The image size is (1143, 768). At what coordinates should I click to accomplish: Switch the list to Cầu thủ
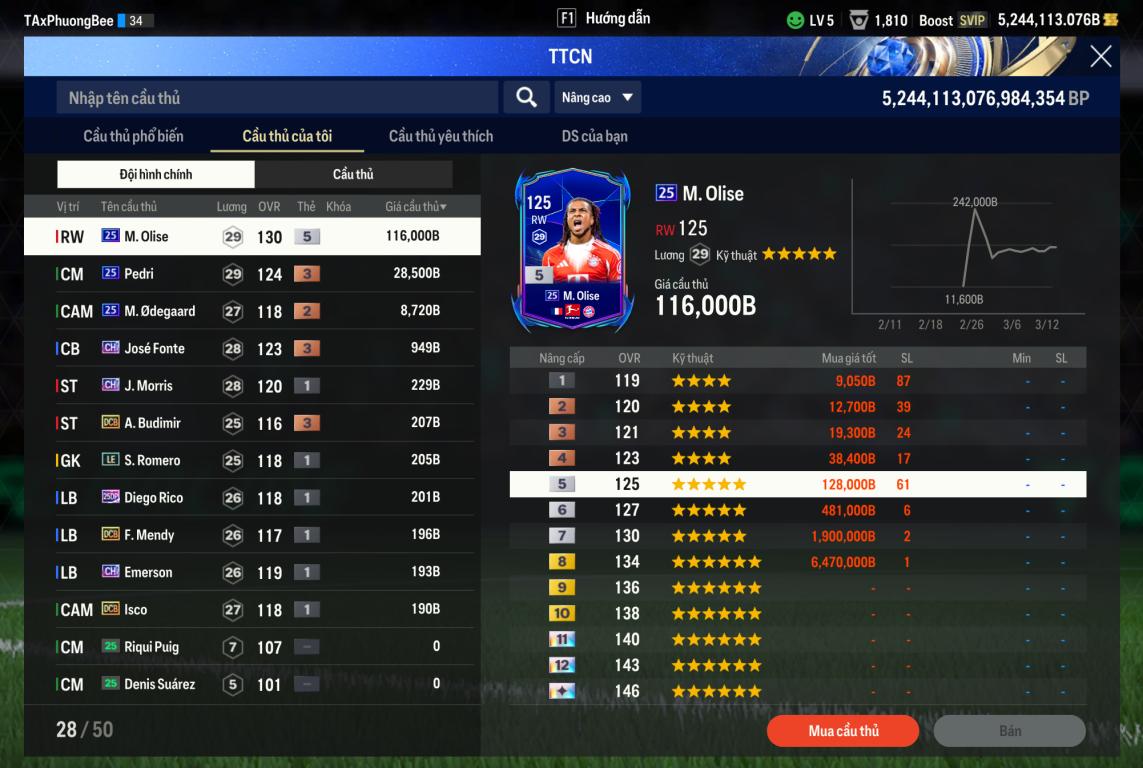click(353, 175)
